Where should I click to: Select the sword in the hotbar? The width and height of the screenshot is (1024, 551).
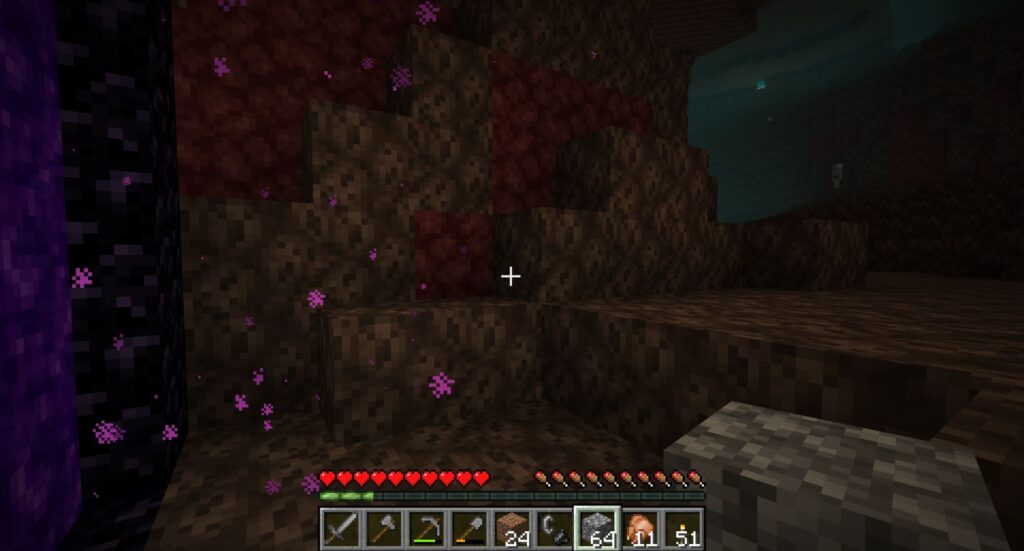pyautogui.click(x=341, y=527)
